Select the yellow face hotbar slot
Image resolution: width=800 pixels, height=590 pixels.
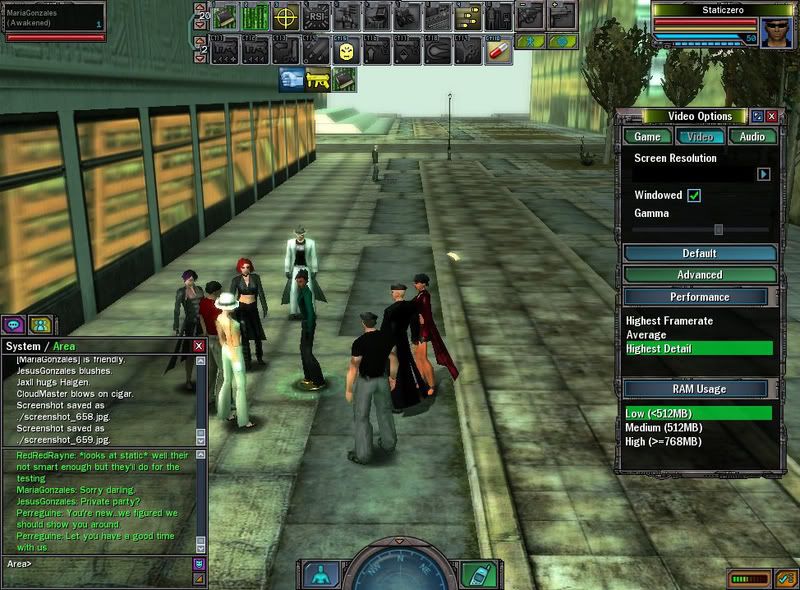pos(347,49)
